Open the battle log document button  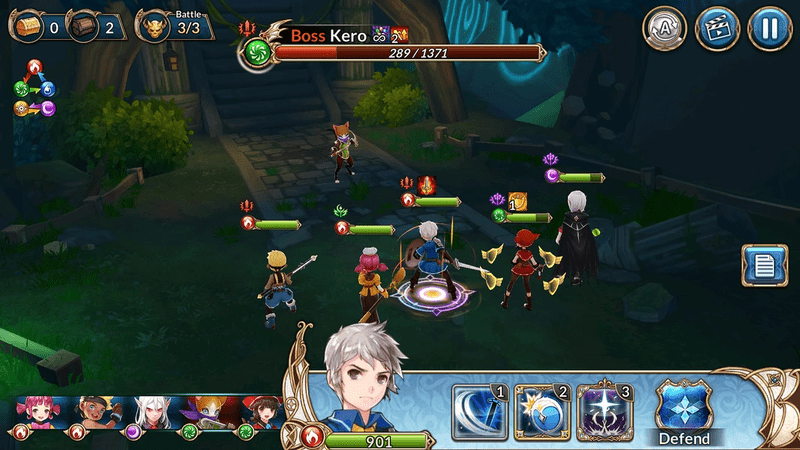pos(764,268)
